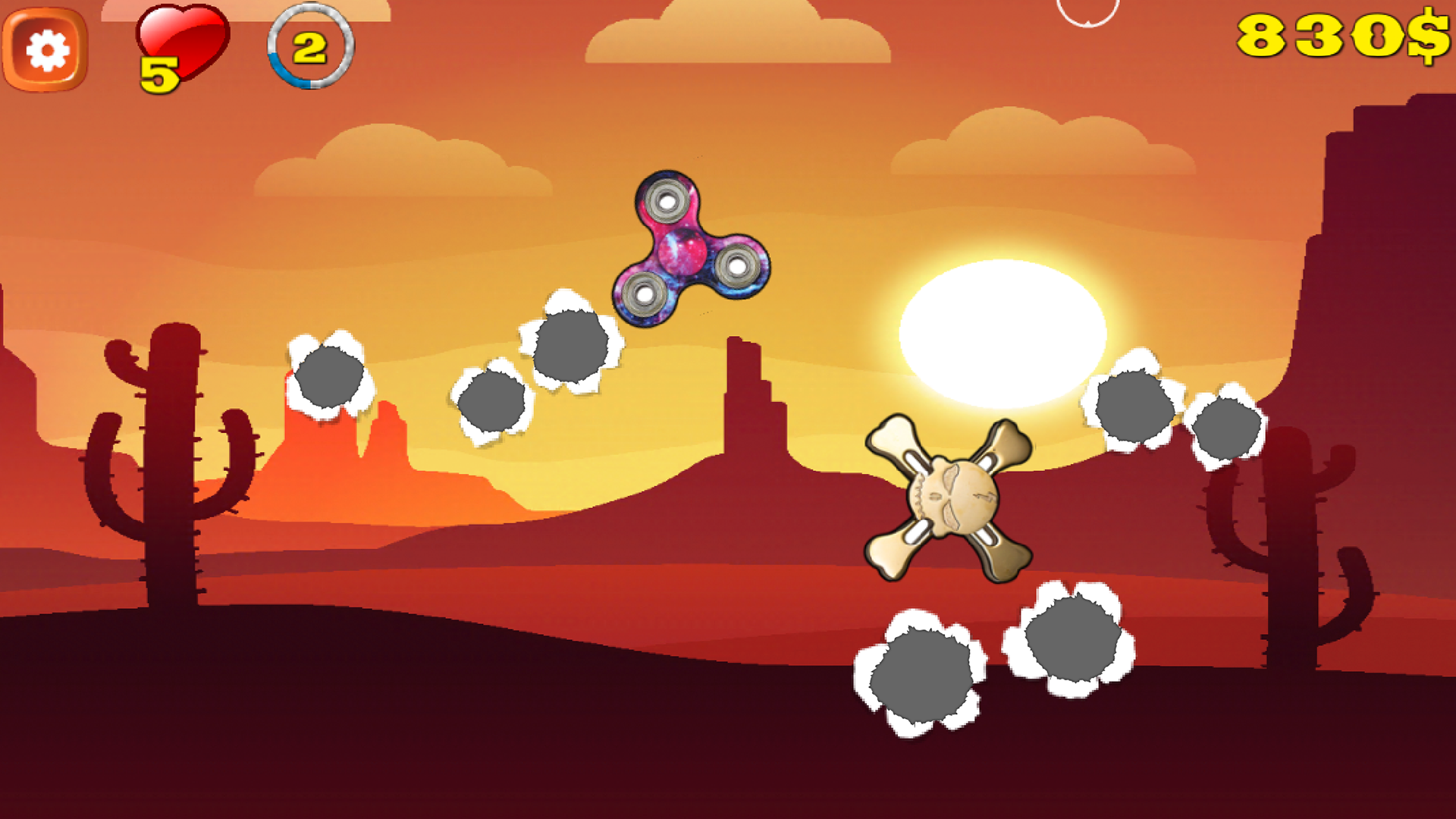Tap the level 2 progress ring icon
Viewport: 1456px width, 819px height.
pos(309,49)
